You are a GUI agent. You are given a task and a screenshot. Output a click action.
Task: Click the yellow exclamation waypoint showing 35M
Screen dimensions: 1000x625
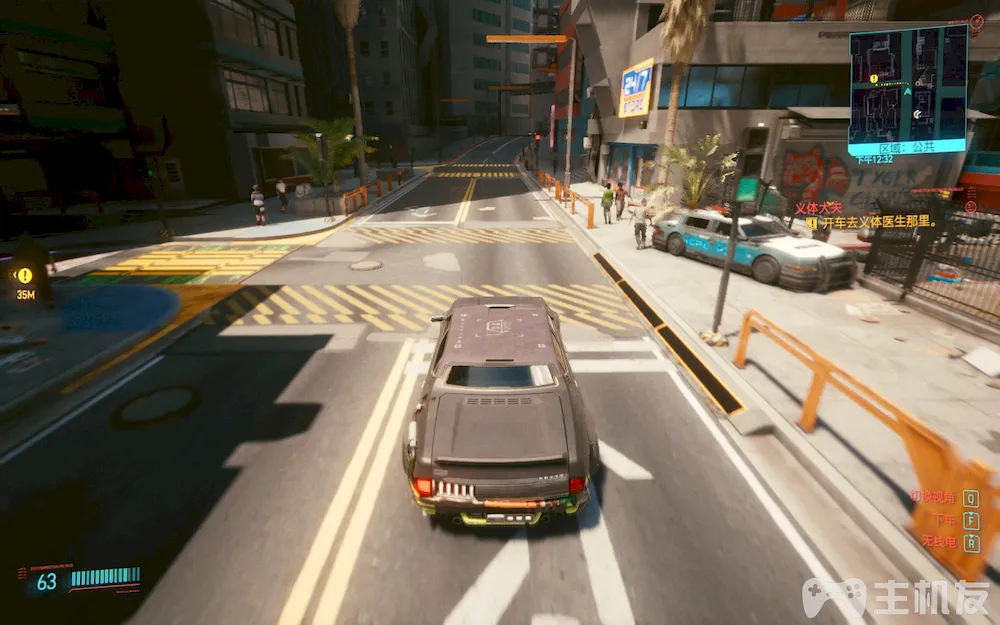[24, 275]
